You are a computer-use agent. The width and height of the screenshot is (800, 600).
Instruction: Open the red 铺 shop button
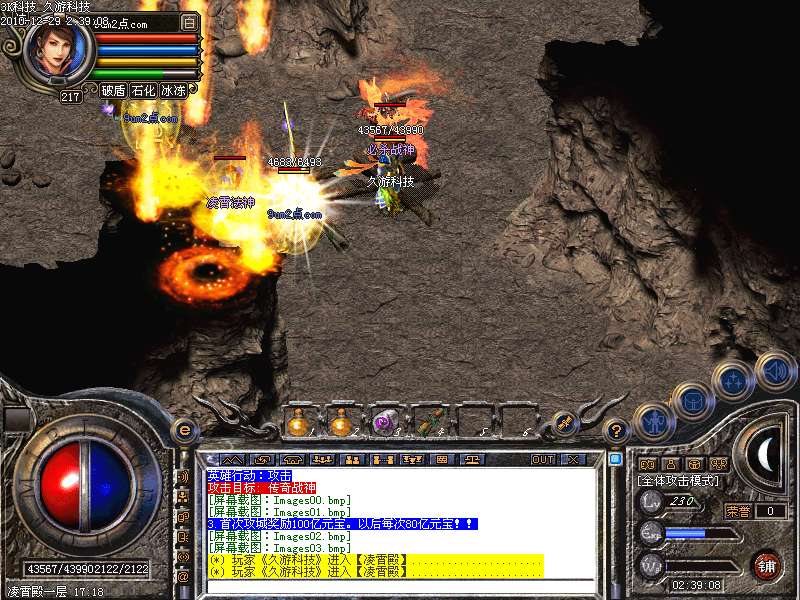coord(766,566)
